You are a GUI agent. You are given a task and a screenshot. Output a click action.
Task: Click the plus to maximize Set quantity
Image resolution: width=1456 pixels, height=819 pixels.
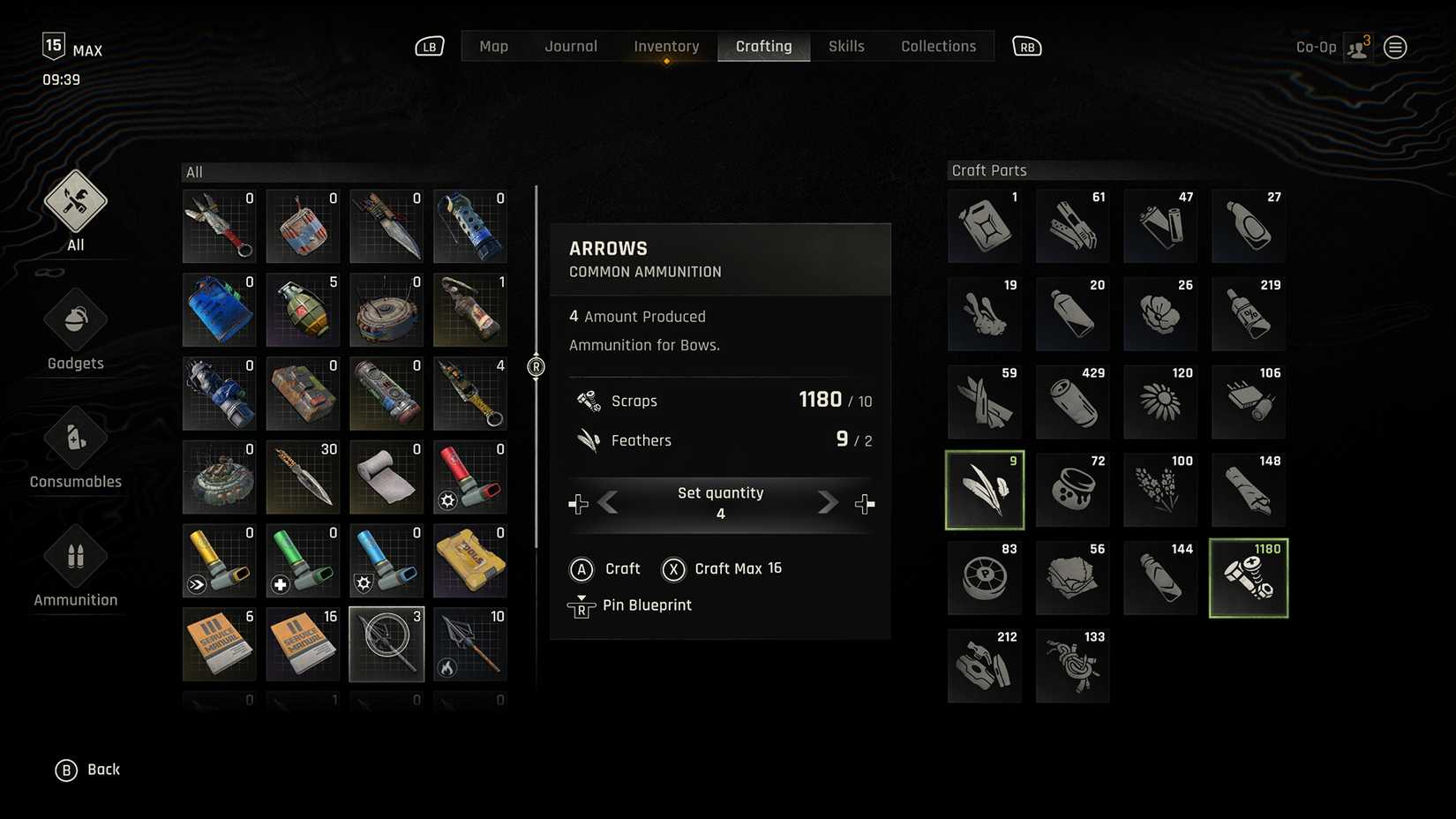tap(865, 503)
